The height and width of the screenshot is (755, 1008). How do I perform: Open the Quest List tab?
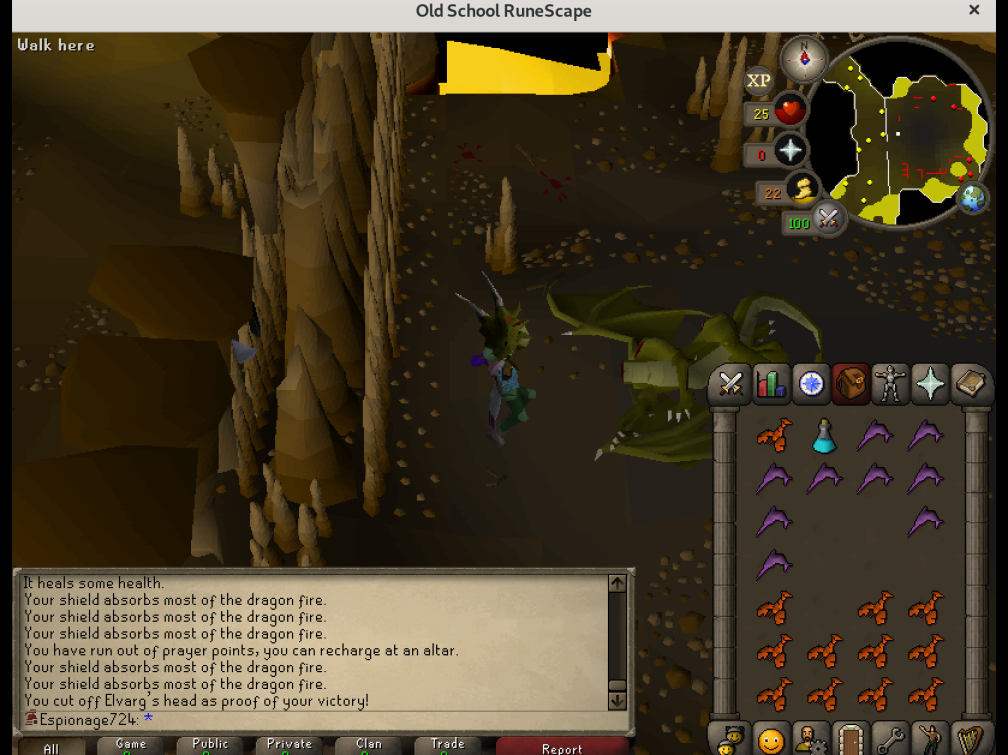coord(811,384)
